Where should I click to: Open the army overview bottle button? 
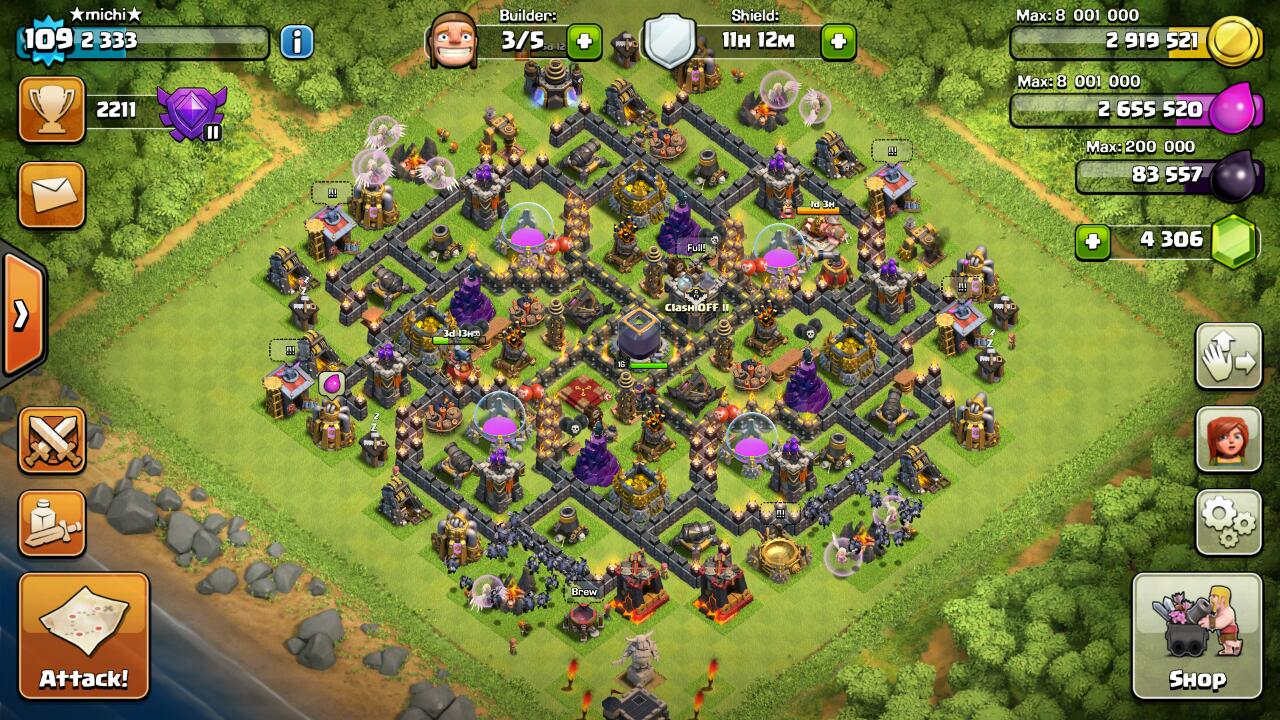(x=52, y=522)
